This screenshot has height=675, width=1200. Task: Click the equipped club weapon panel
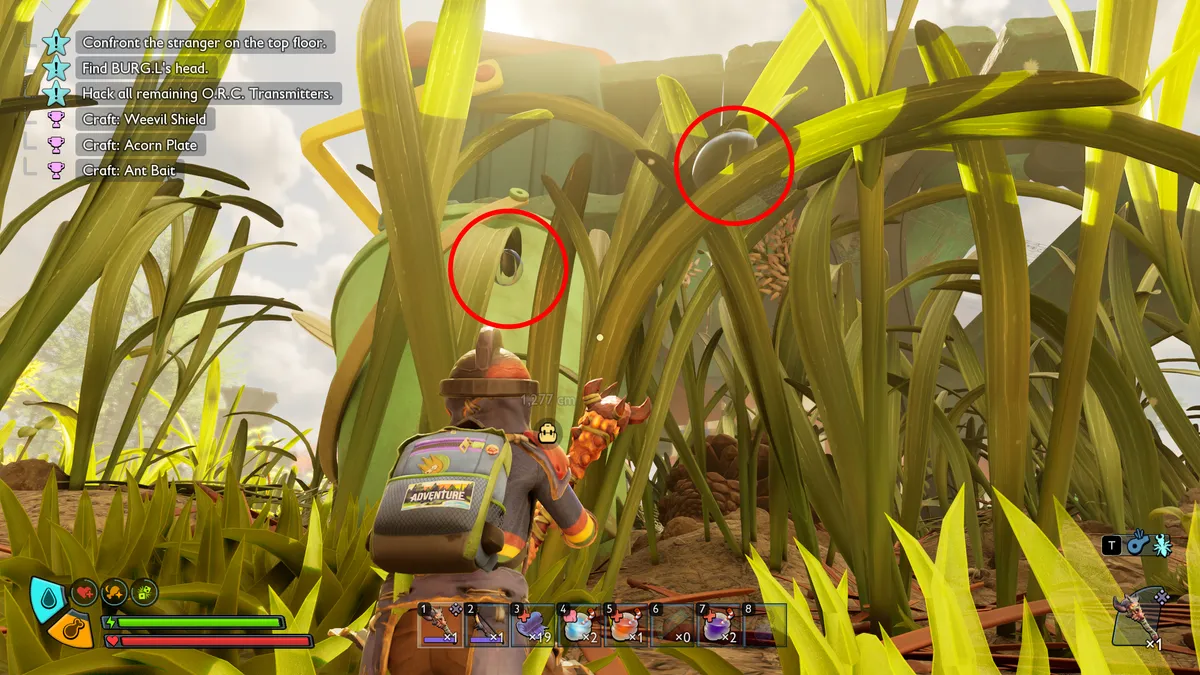pos(1142,615)
